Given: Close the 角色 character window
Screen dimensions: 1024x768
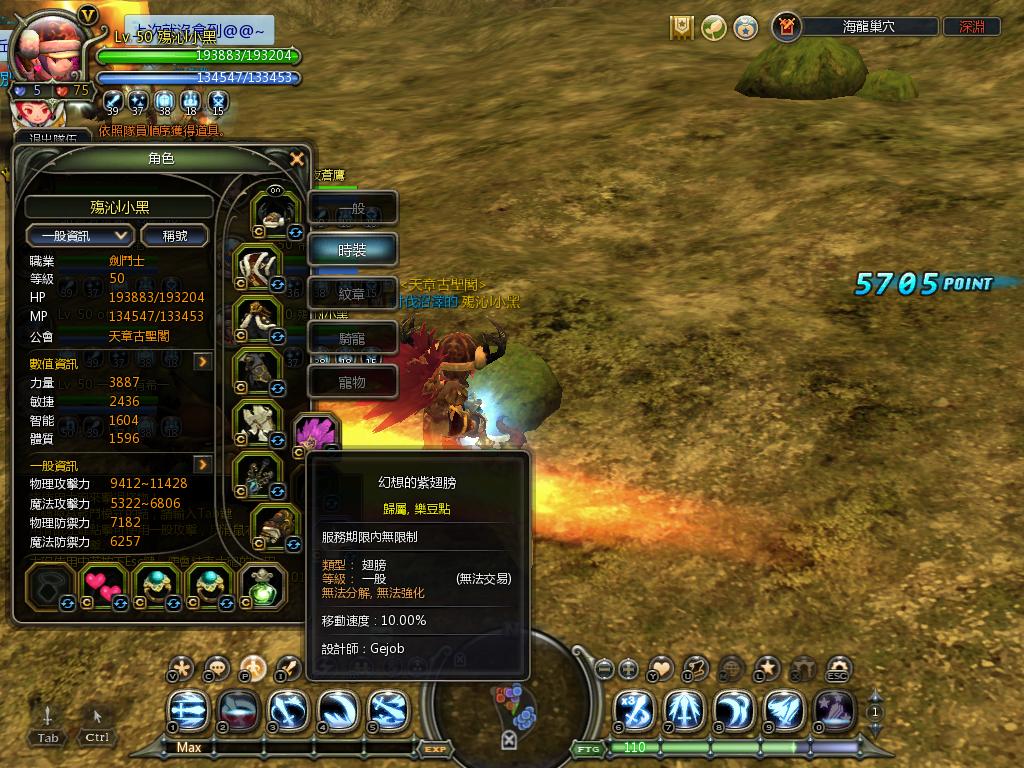Looking at the screenshot, I should [296, 159].
